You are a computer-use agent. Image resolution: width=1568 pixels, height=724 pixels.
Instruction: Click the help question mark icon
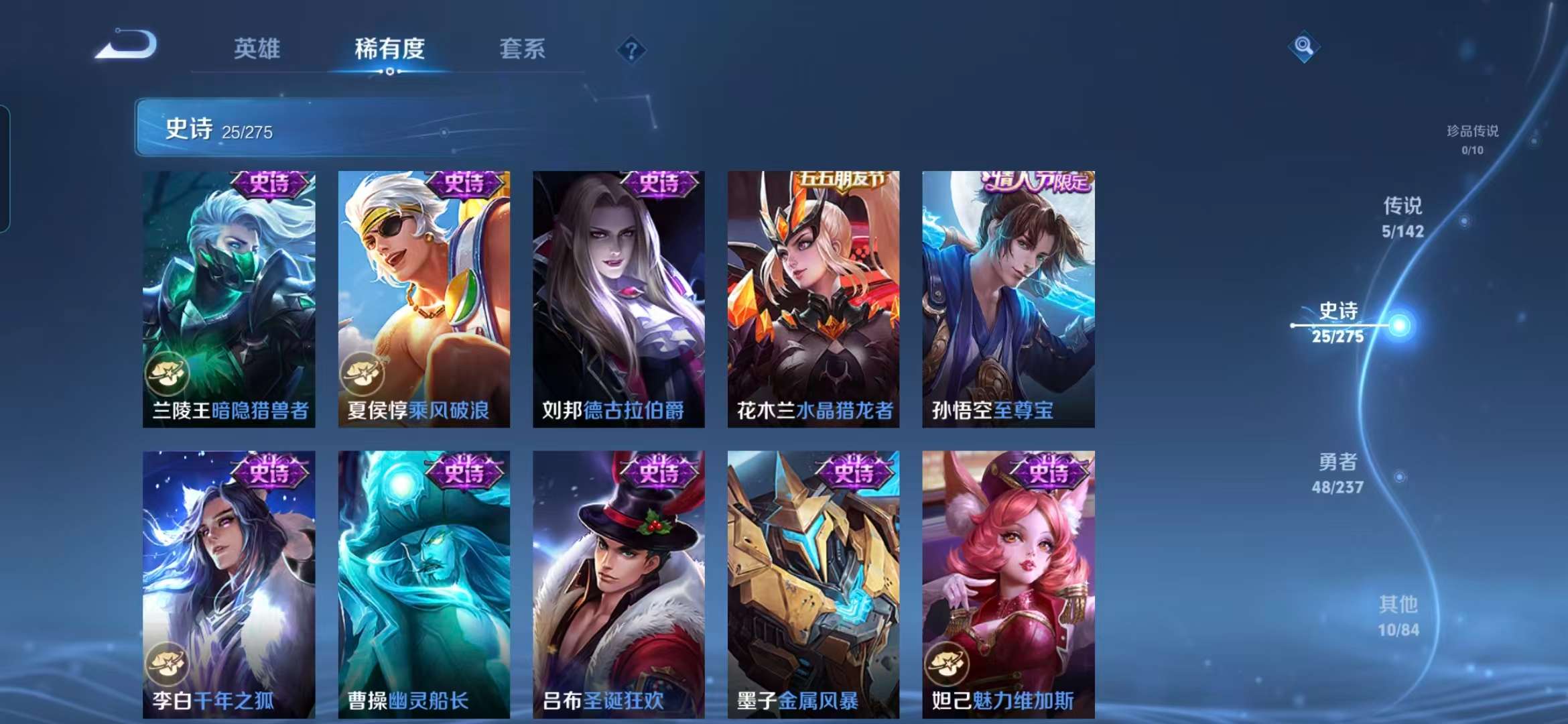pyautogui.click(x=631, y=50)
